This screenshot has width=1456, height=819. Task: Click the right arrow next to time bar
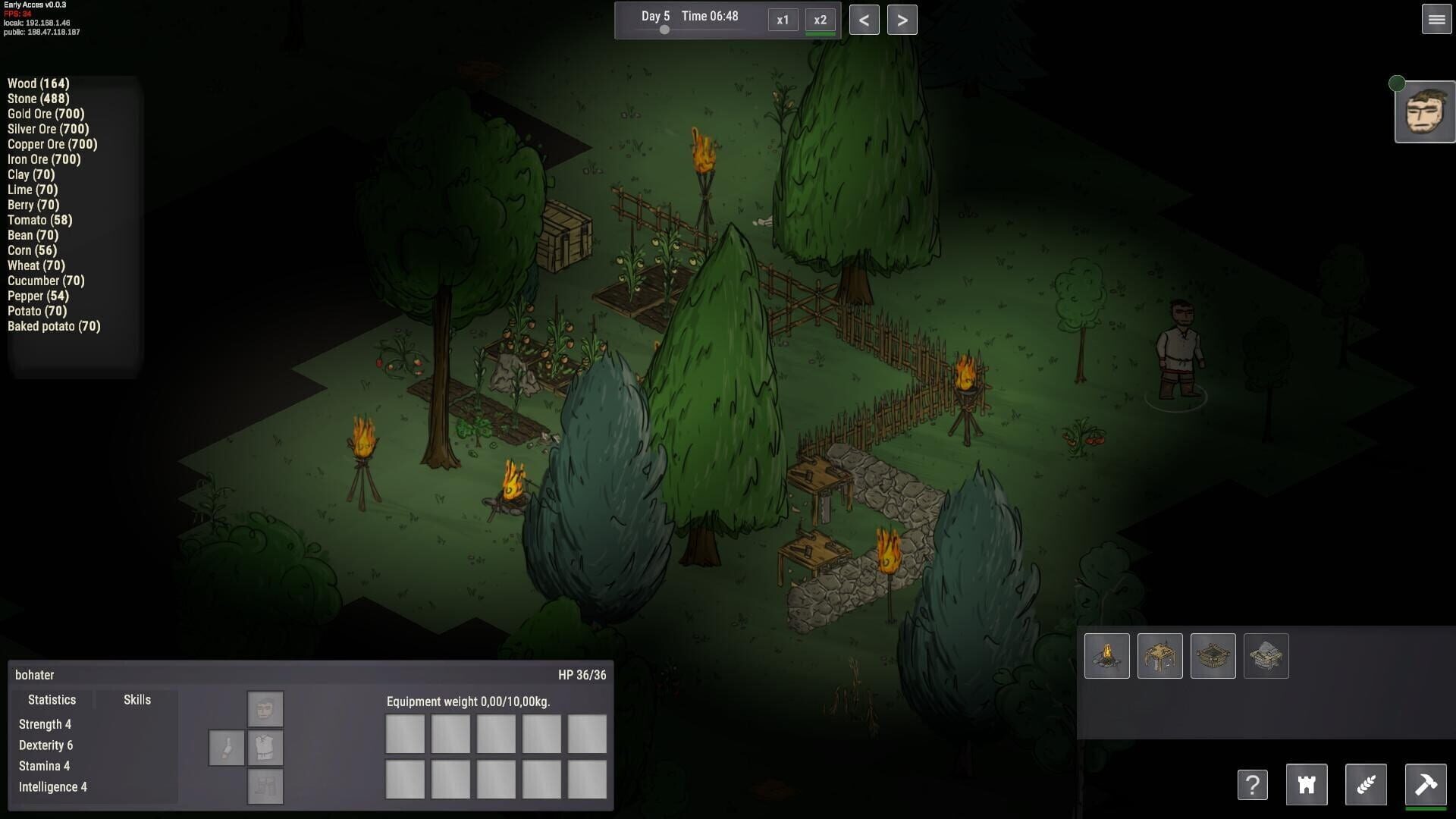click(902, 20)
